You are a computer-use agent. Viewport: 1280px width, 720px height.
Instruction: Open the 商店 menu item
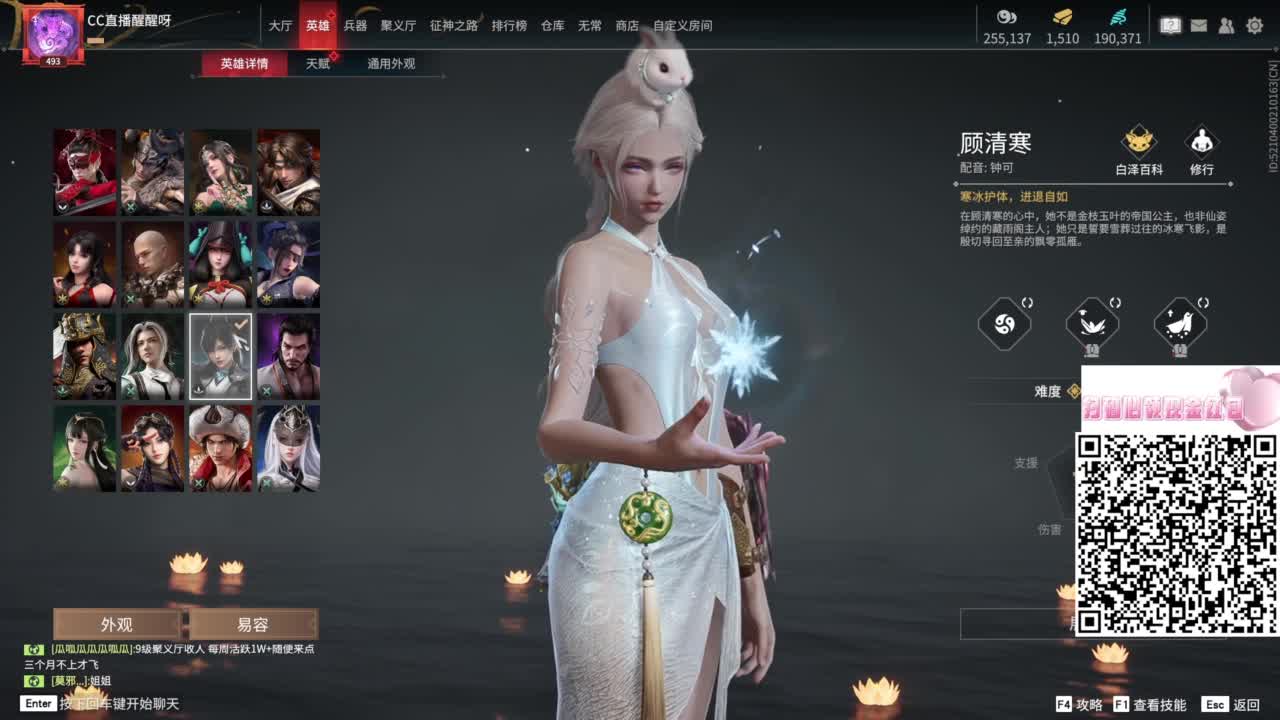pos(627,27)
